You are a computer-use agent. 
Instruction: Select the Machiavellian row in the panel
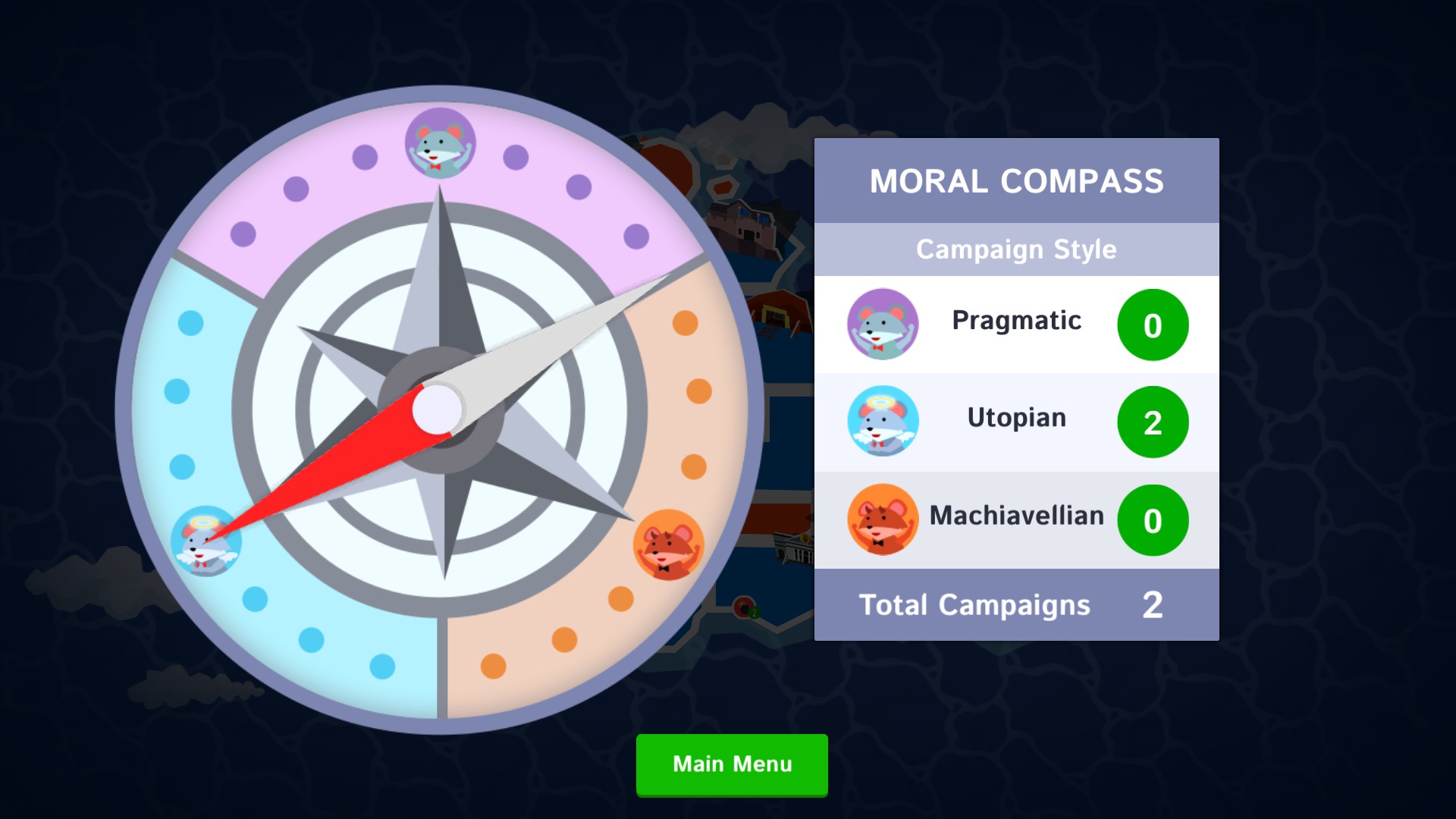click(1016, 519)
